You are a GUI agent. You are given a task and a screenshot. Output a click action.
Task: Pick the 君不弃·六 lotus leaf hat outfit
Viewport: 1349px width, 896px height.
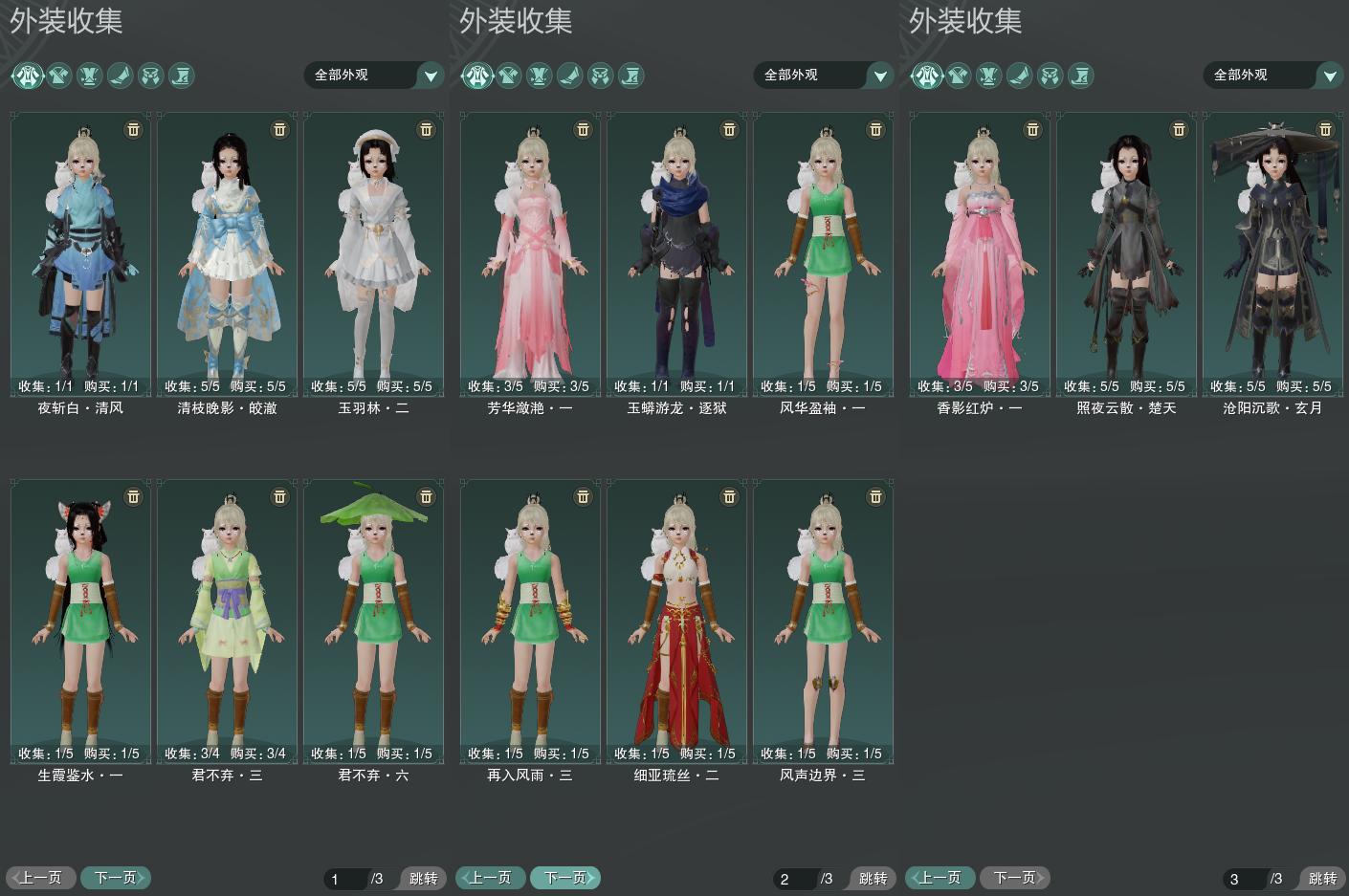[373, 622]
